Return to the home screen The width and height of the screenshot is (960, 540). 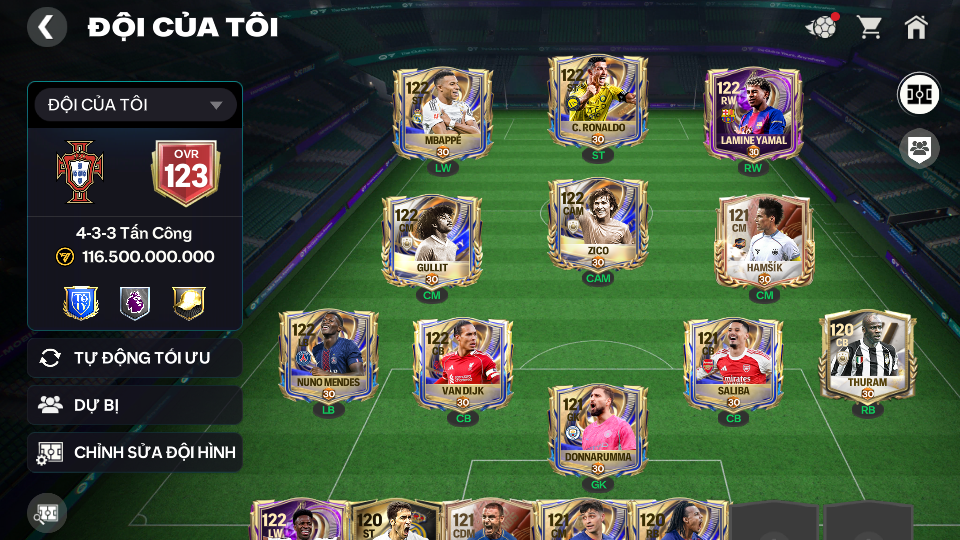(916, 27)
